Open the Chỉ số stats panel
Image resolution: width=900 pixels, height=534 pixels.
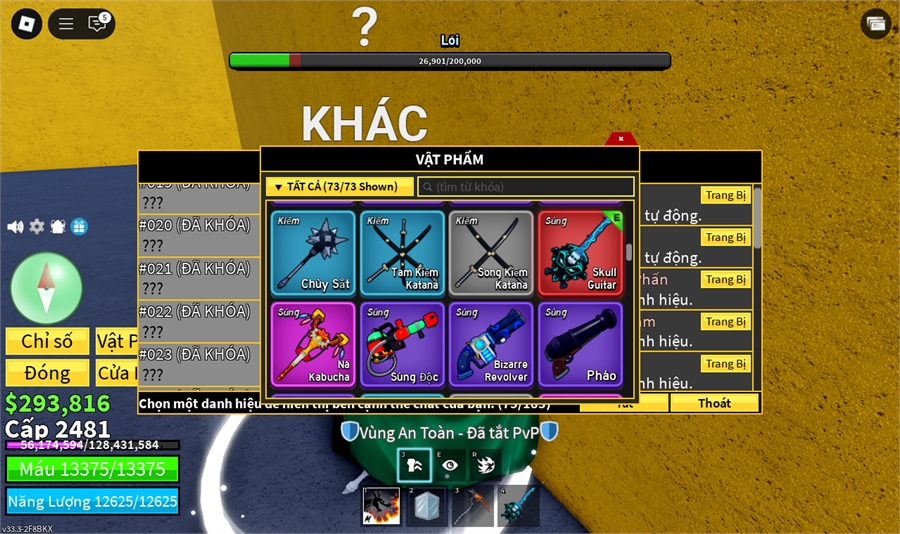[47, 341]
